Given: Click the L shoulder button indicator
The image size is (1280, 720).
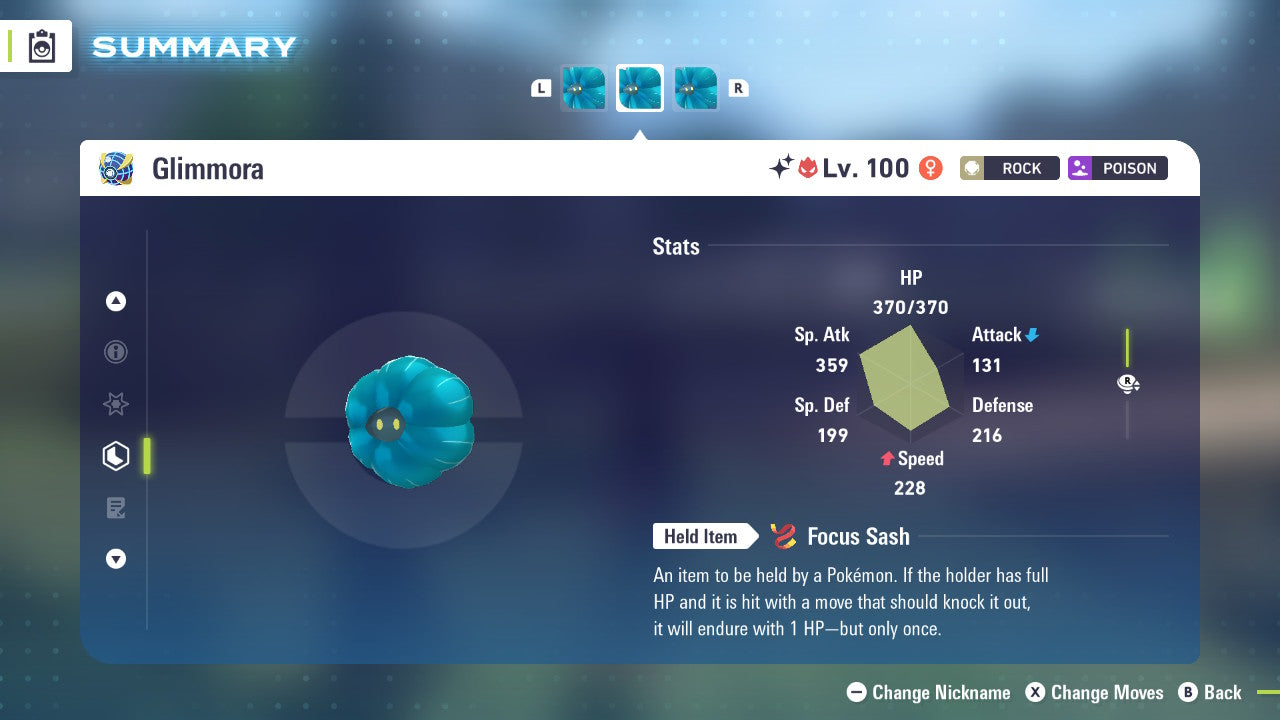Looking at the screenshot, I should [x=541, y=88].
